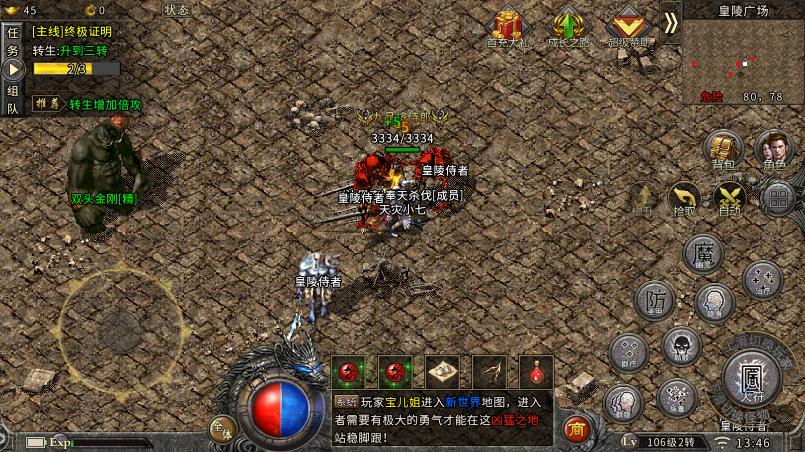Open the 成长之路 growth path icon
Screen dimensions: 805x452
568,28
